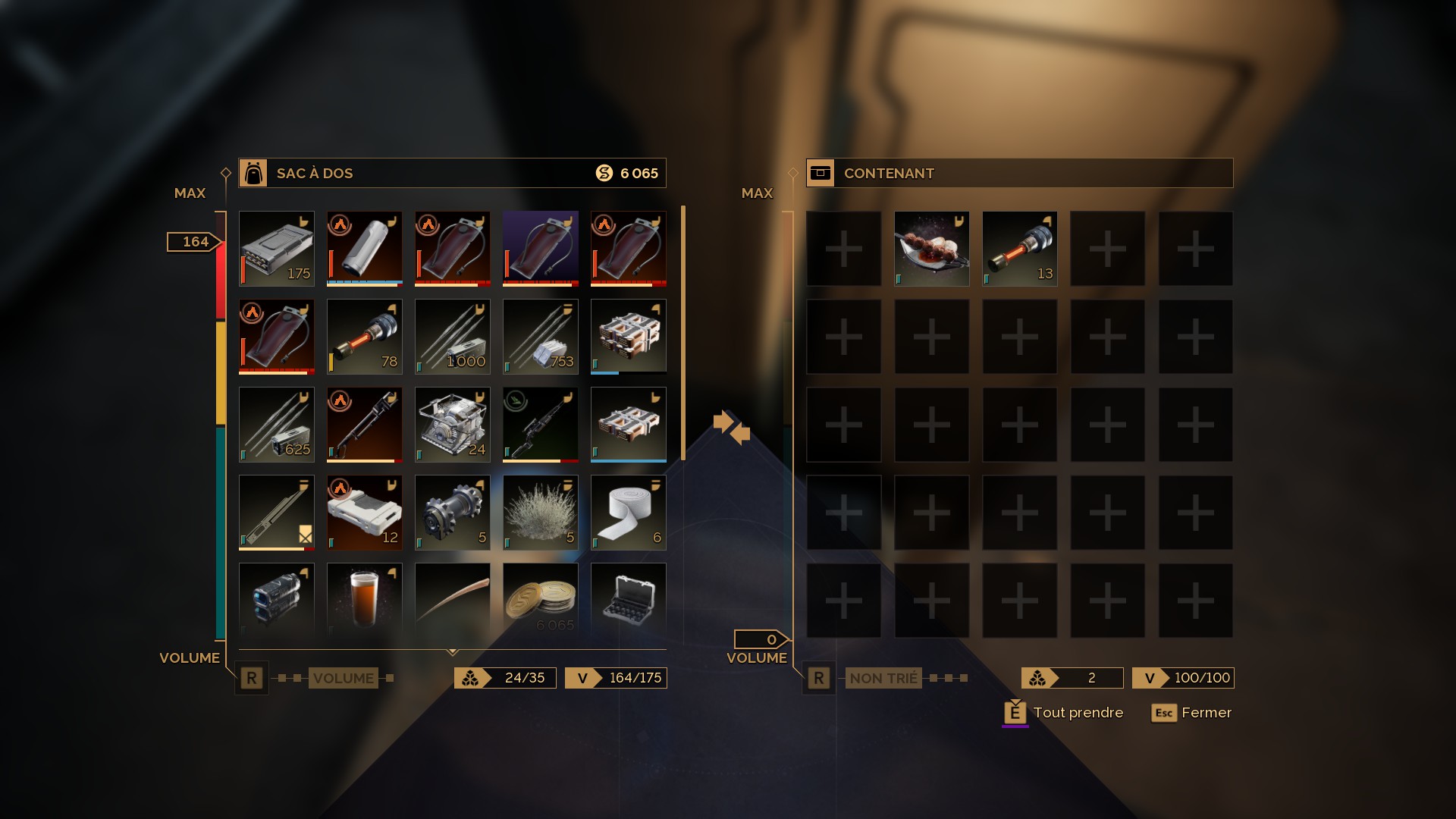The width and height of the screenshot is (1456, 819).
Task: Take the meat skewer from the container
Action: tap(932, 249)
